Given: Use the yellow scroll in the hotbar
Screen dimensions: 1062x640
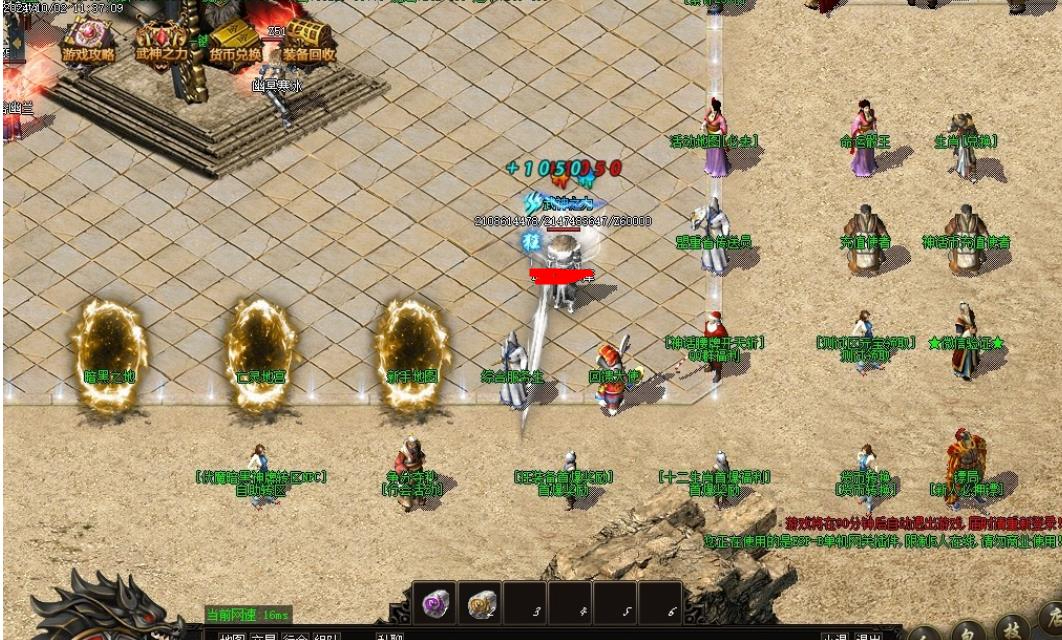Looking at the screenshot, I should (483, 604).
